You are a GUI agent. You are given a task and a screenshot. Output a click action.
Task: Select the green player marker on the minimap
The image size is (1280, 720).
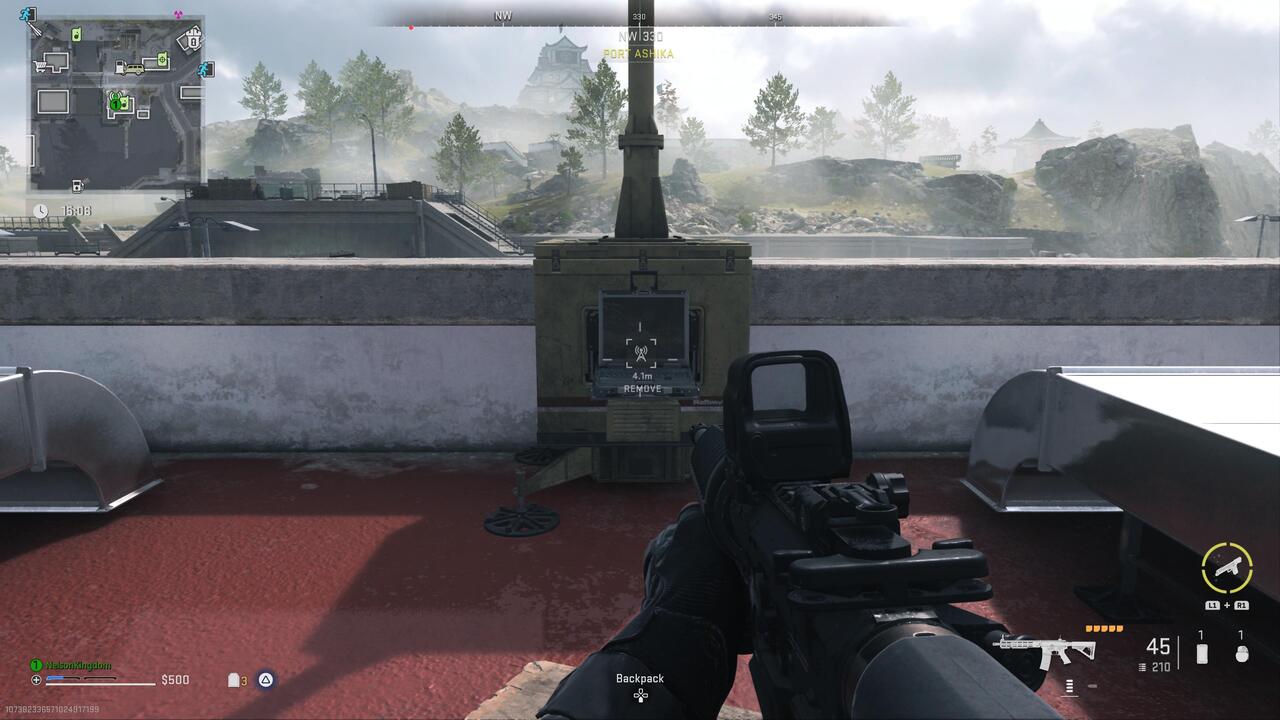coord(115,105)
